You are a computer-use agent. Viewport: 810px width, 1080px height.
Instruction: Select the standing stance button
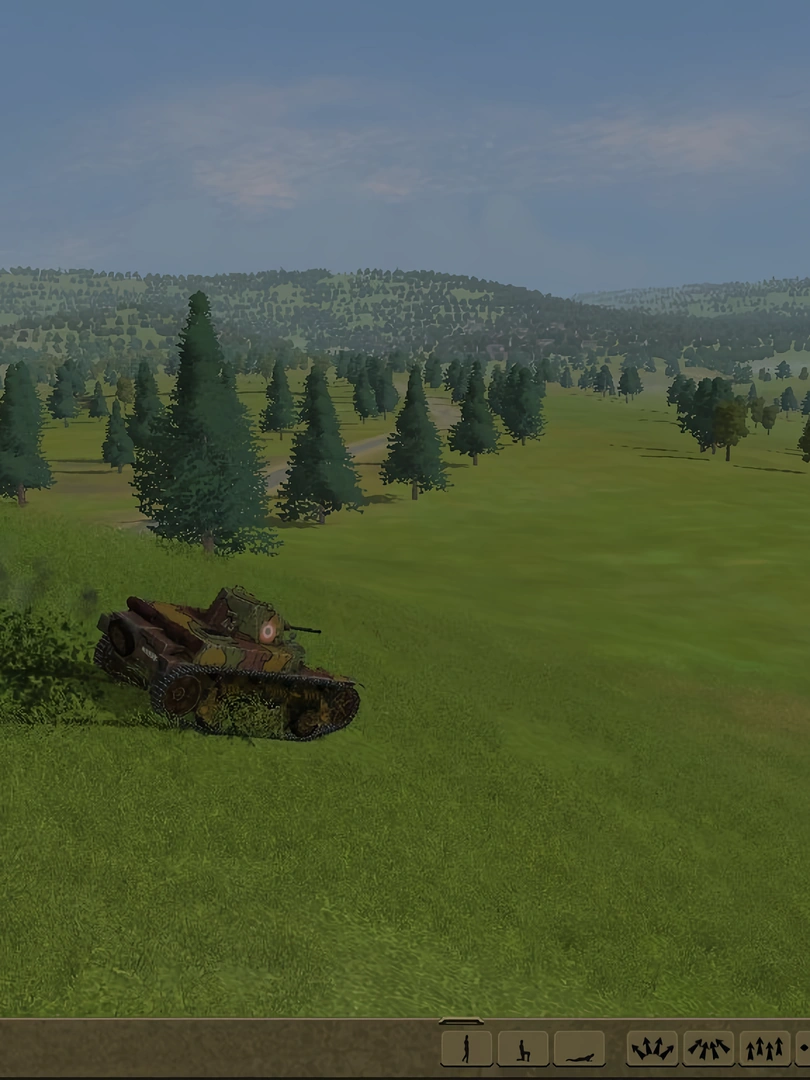pyautogui.click(x=466, y=1048)
